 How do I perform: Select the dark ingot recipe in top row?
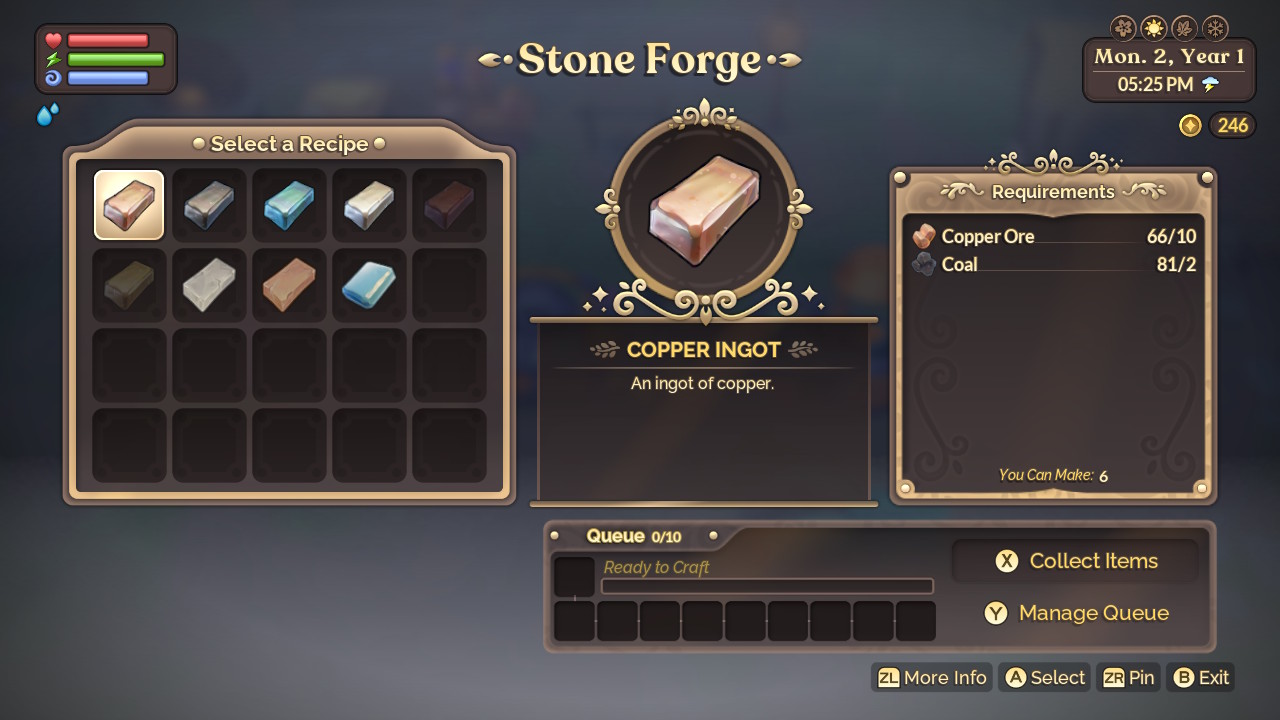(x=448, y=204)
